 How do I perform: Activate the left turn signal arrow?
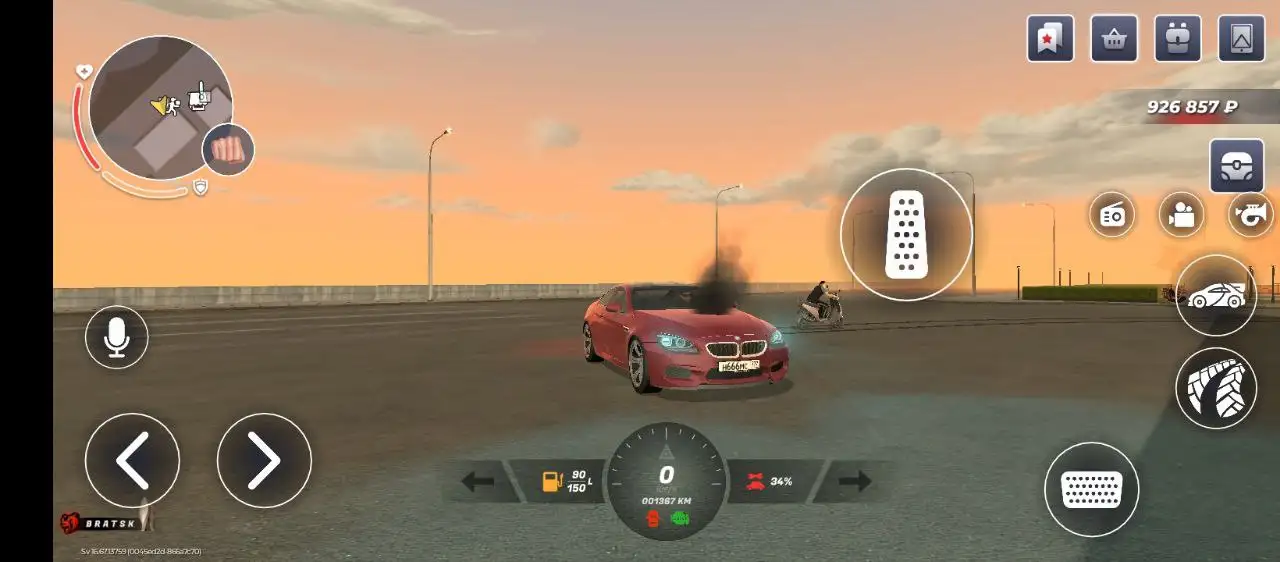(x=478, y=482)
